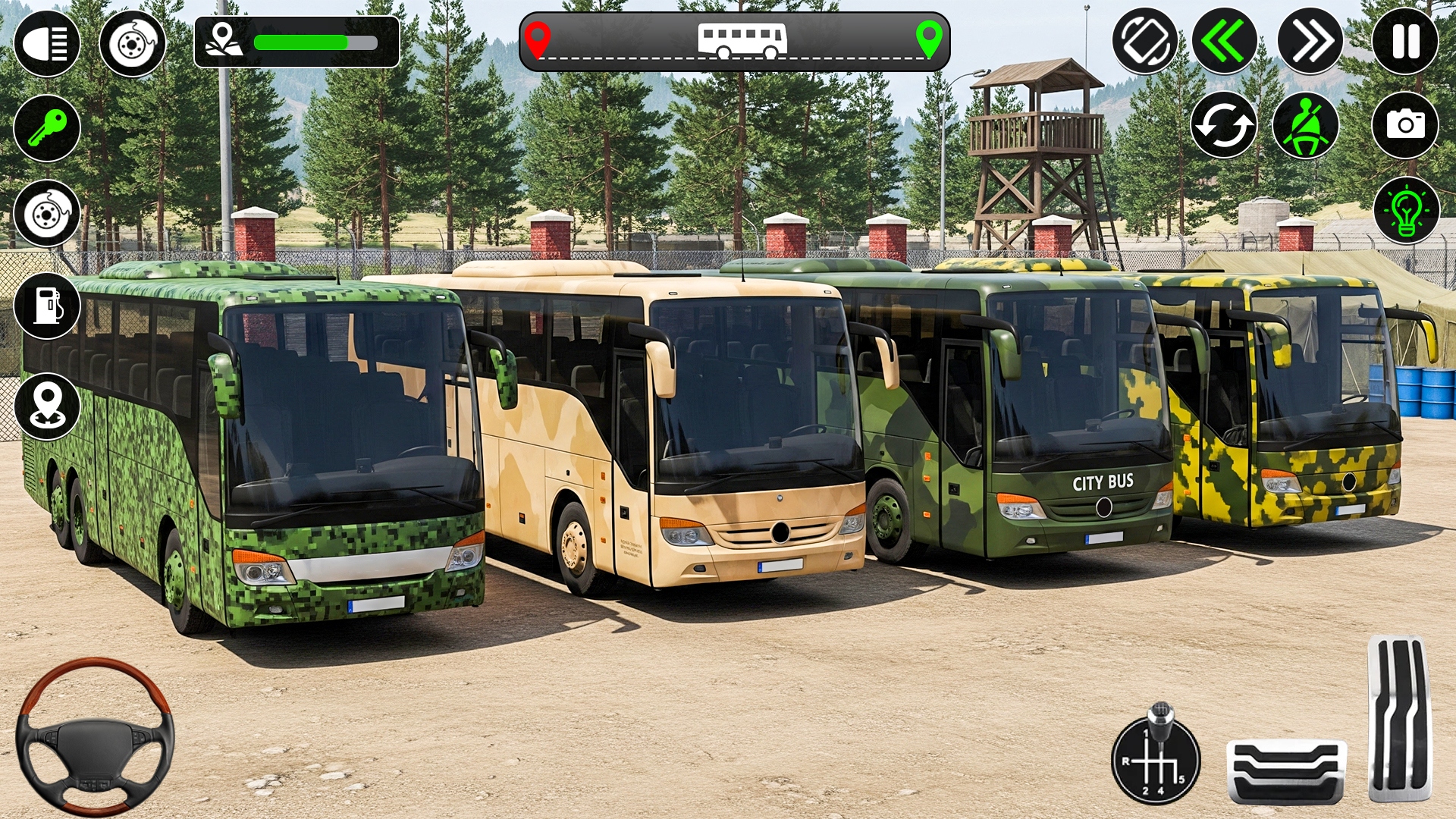Hit the wide brake pedal
The image size is (1456, 819).
coord(1286,771)
